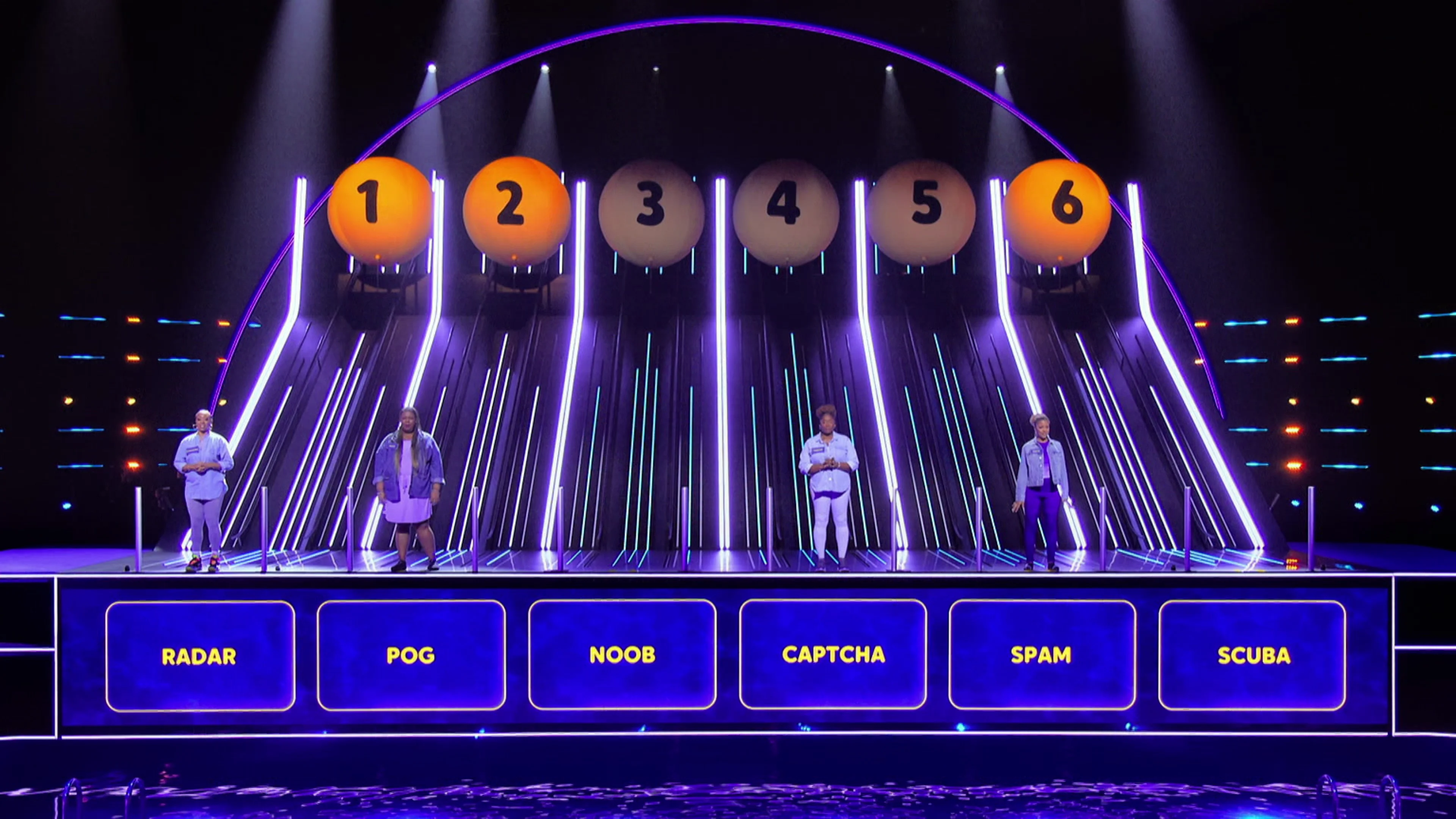Pick the NOOB answer panel
1456x819 pixels.
pyautogui.click(x=622, y=654)
